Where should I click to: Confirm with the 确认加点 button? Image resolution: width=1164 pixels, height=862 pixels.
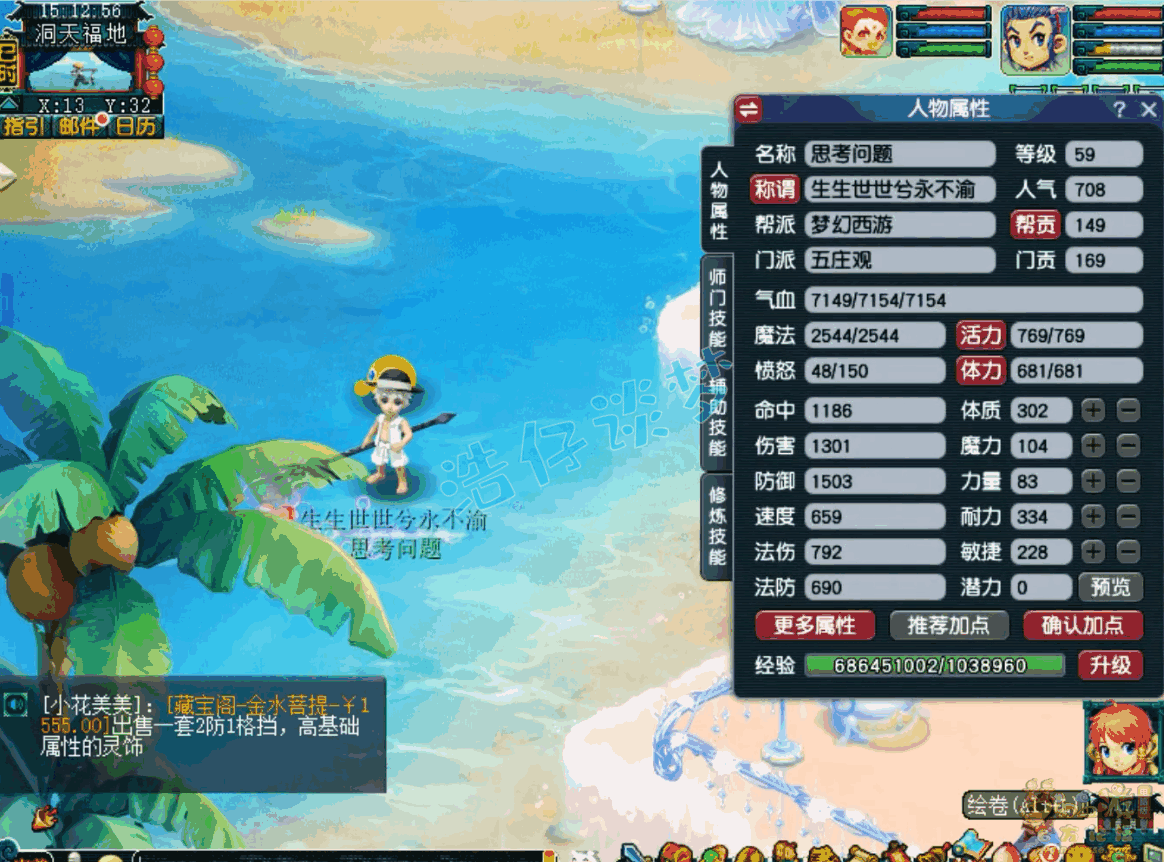[1083, 626]
